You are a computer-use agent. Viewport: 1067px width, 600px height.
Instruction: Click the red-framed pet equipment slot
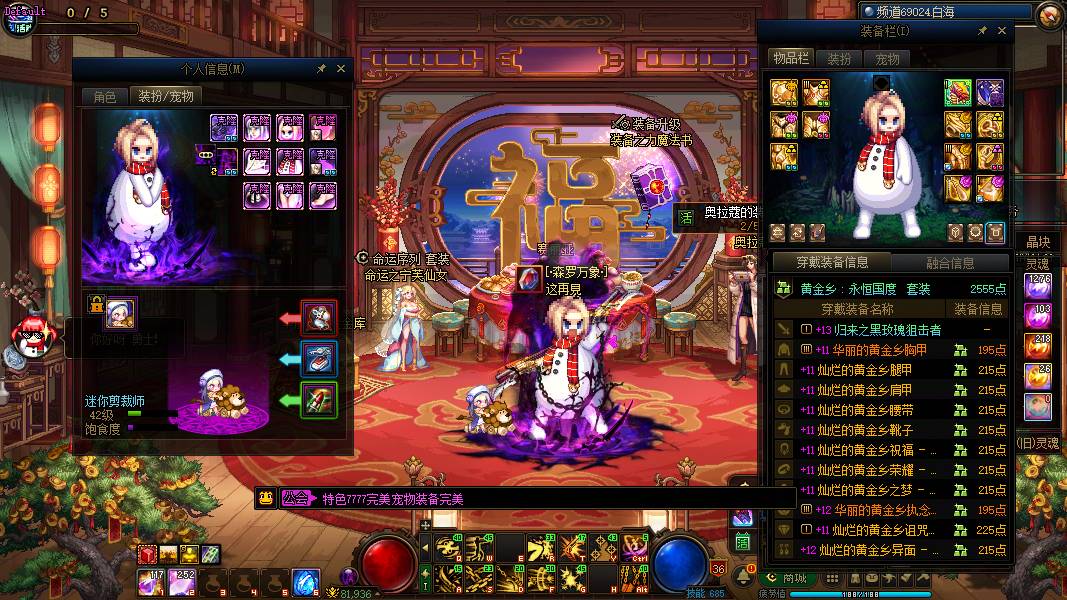point(319,319)
